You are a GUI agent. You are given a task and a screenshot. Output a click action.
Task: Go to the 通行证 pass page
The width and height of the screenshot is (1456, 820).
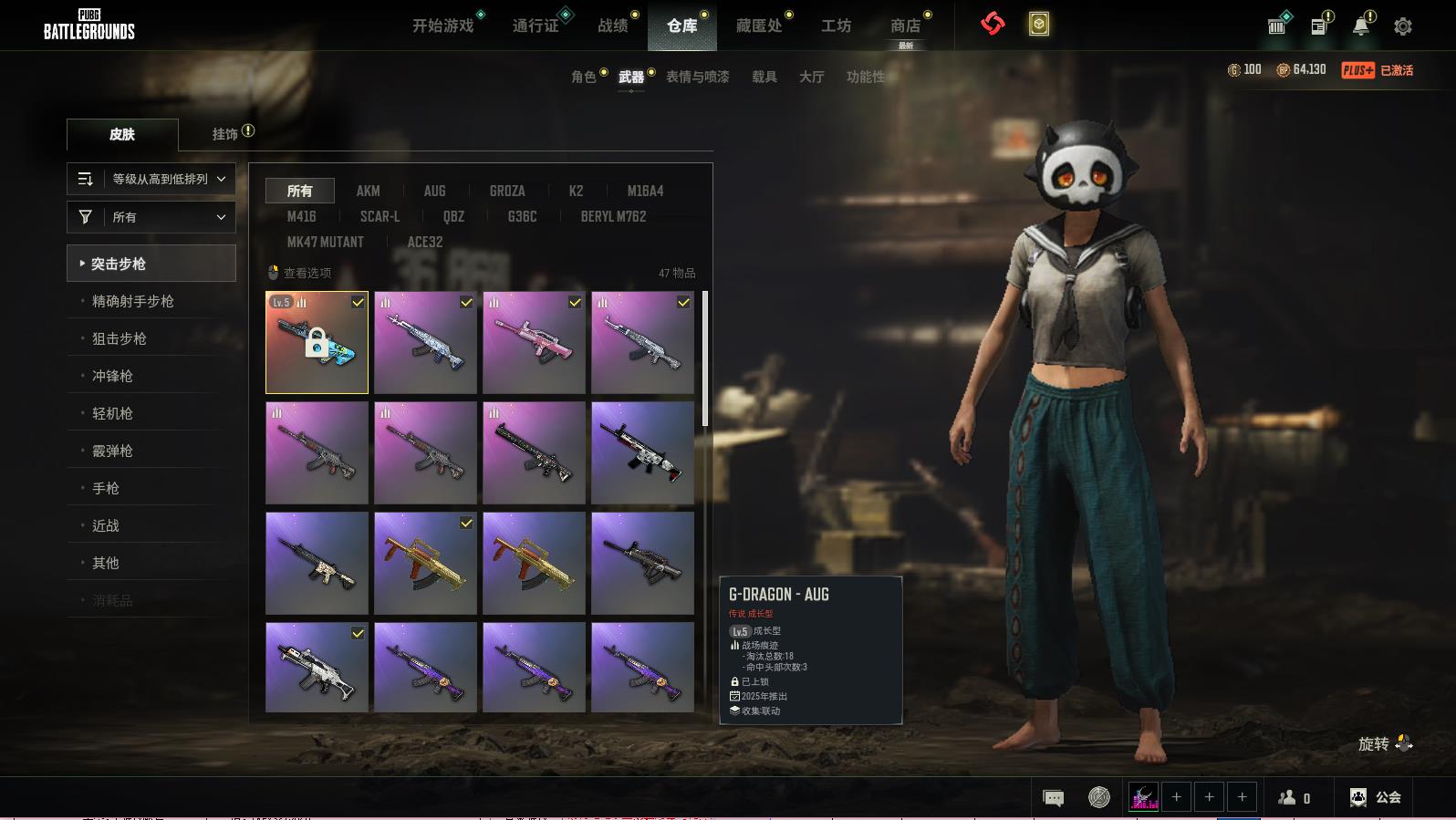536,26
